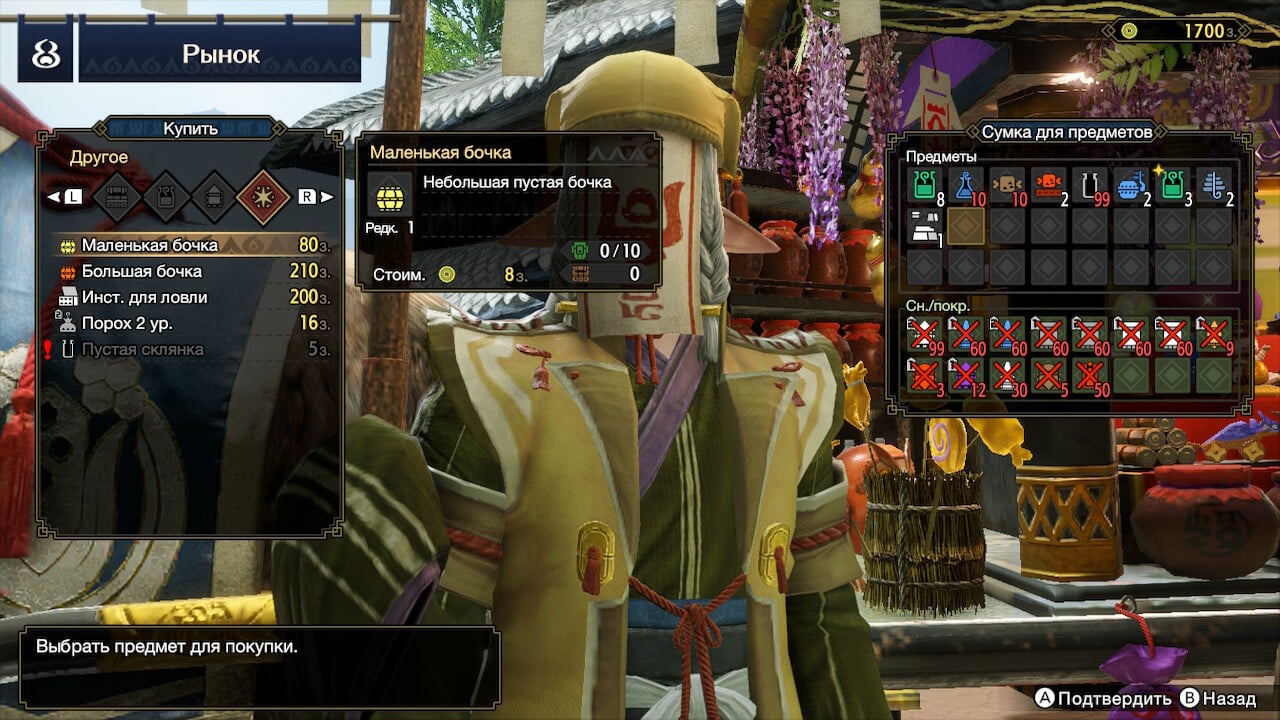Click the ore stack icon in second inventory row

pyautogui.click(x=922, y=229)
